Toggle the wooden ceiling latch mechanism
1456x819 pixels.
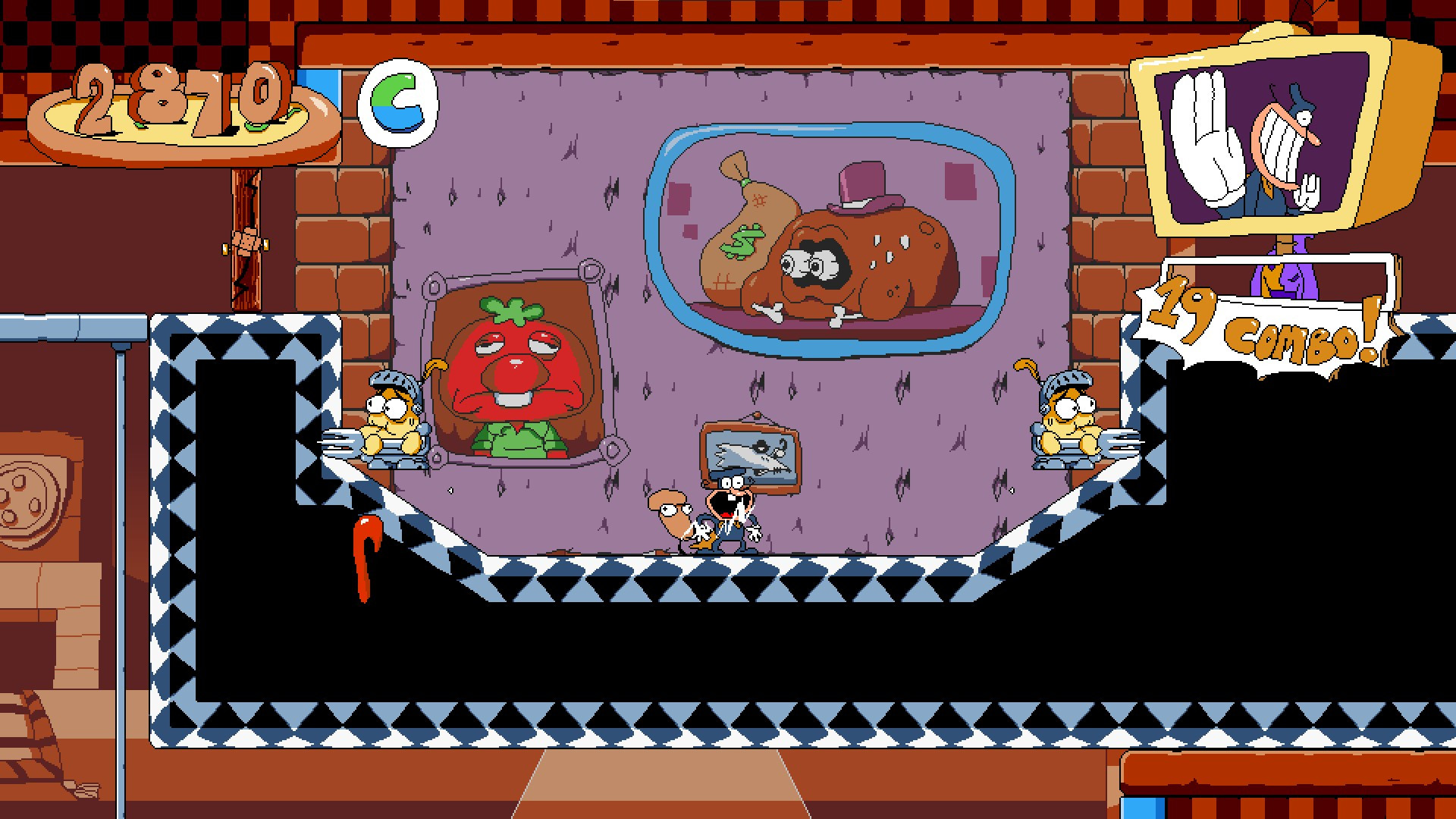point(246,246)
